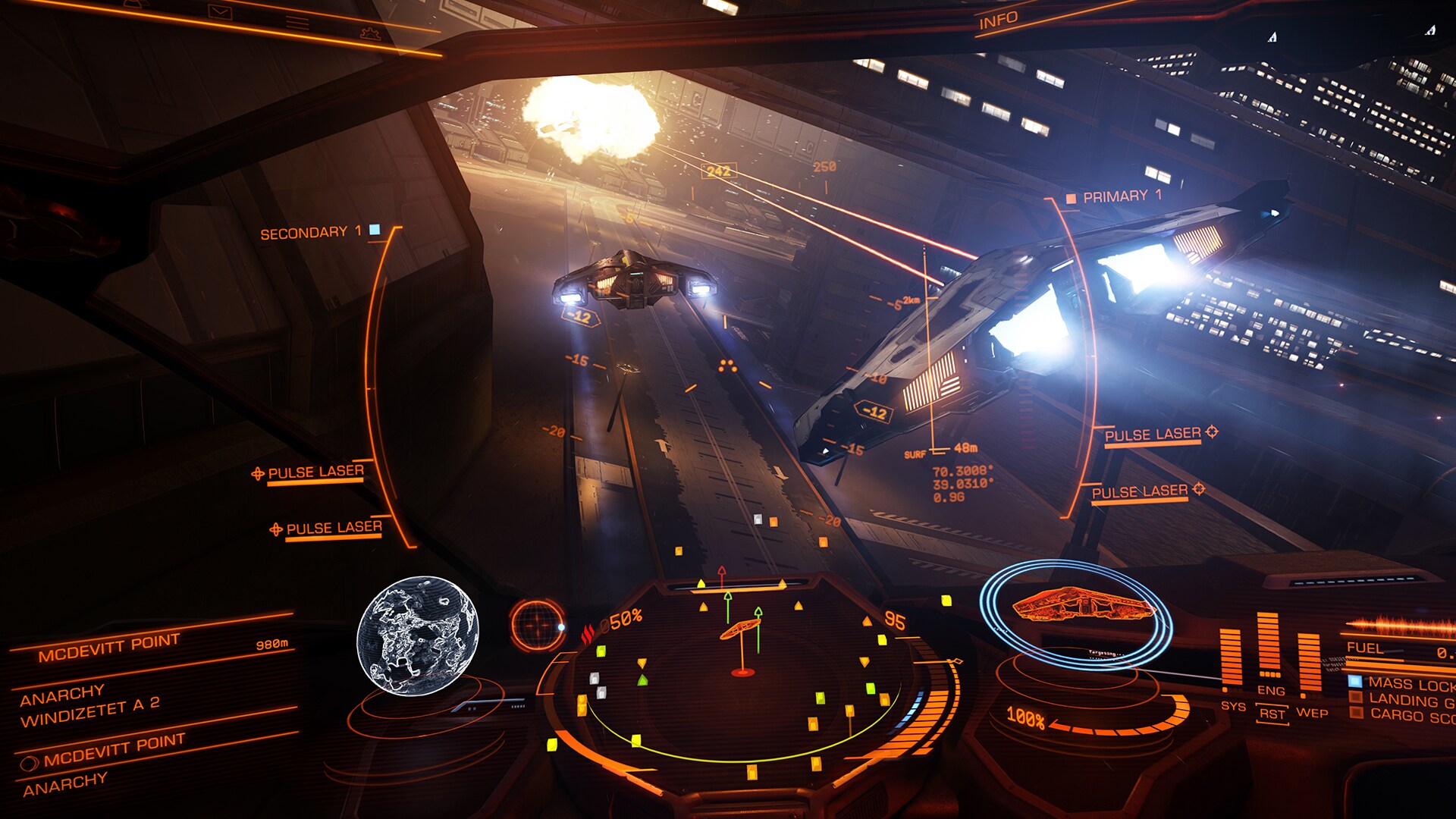Choose the upper secondary PULSE LASER entry
Screen dimensions: 1456x819
315,472
